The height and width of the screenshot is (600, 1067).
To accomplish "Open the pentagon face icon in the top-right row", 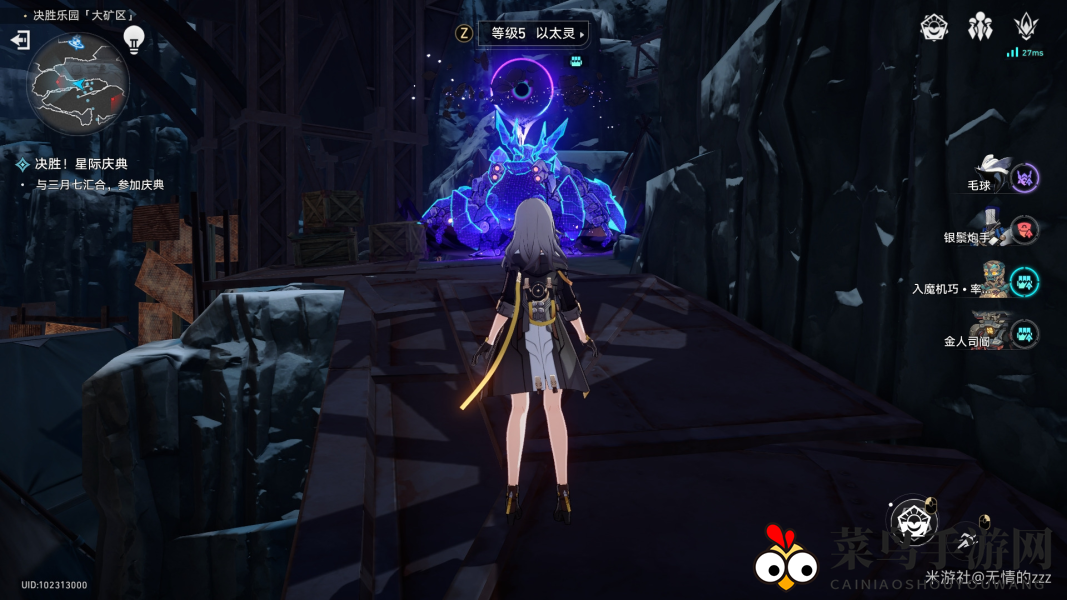I will (934, 27).
